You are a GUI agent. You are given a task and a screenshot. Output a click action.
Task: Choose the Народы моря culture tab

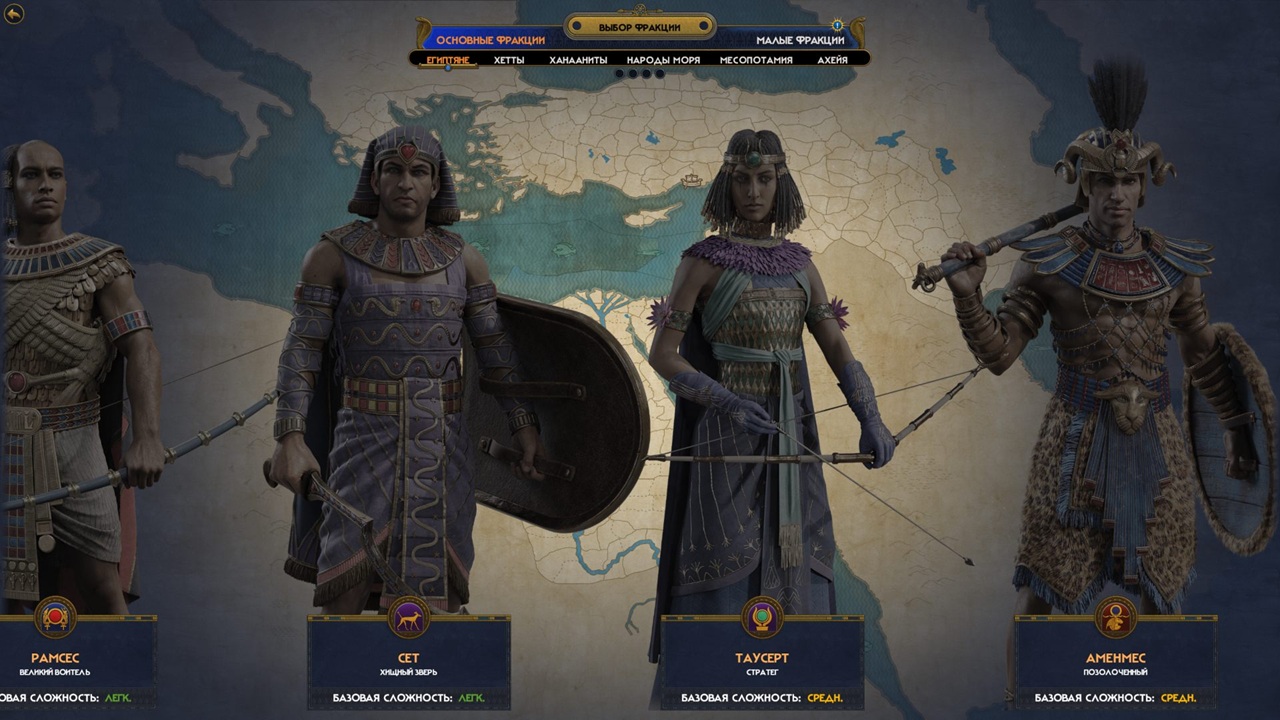click(x=663, y=60)
